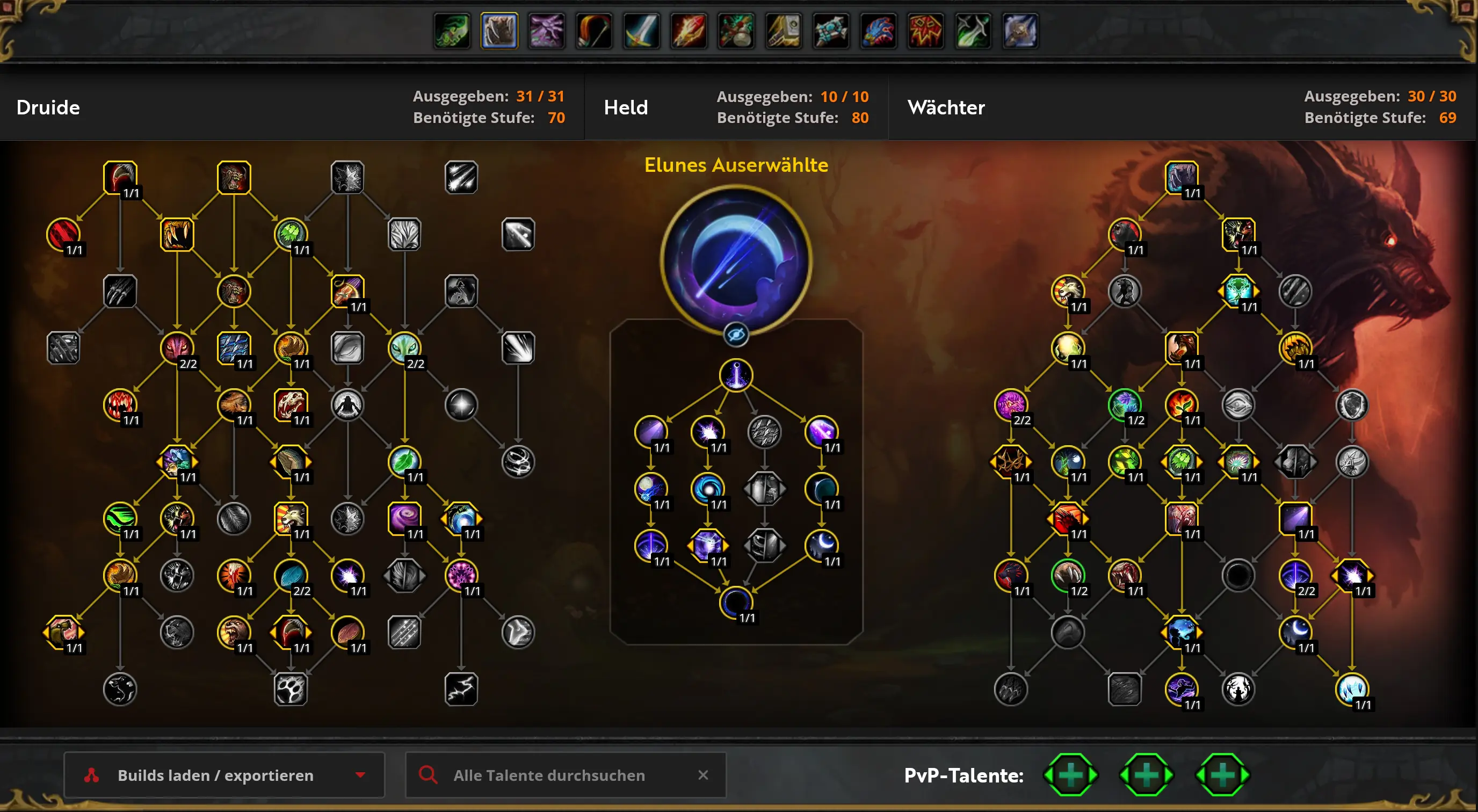This screenshot has width=1478, height=812.
Task: Open the Builds laden / exportieren dropdown
Action: click(224, 775)
